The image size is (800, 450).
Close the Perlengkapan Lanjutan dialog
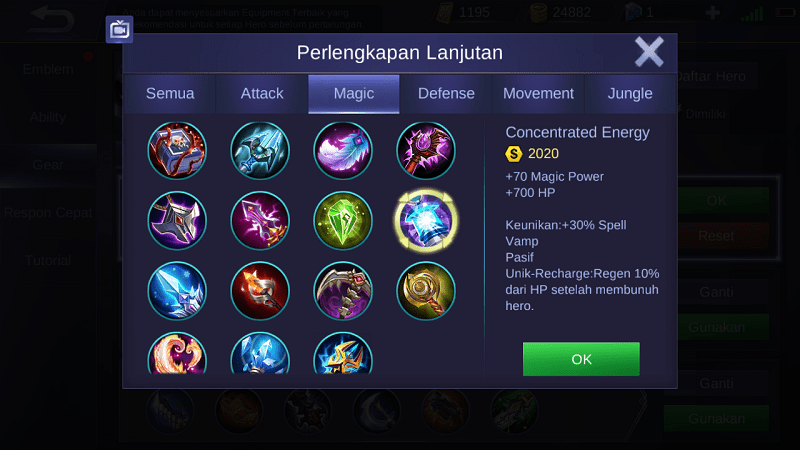[649, 52]
